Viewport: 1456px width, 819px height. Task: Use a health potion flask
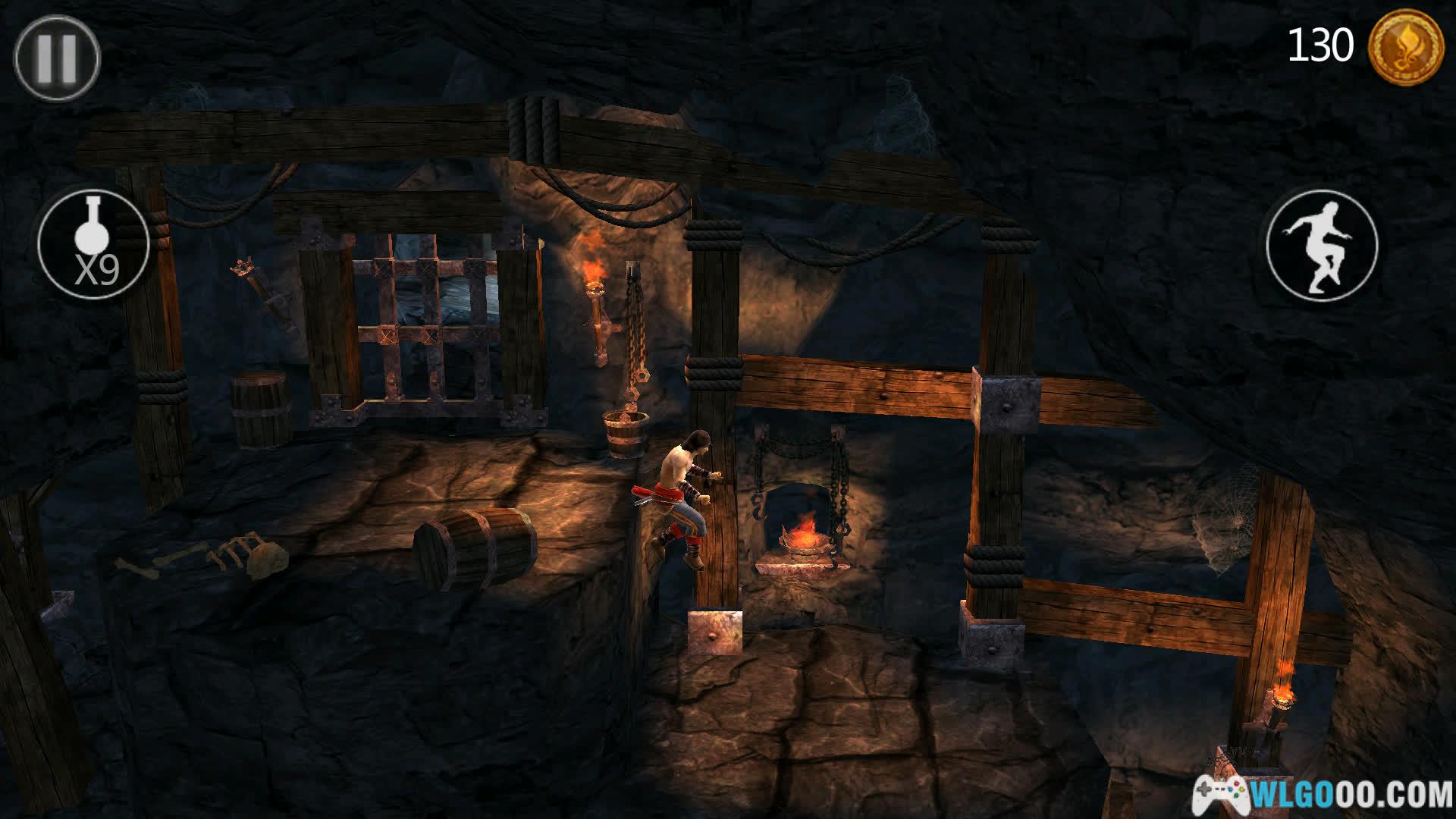(93, 244)
